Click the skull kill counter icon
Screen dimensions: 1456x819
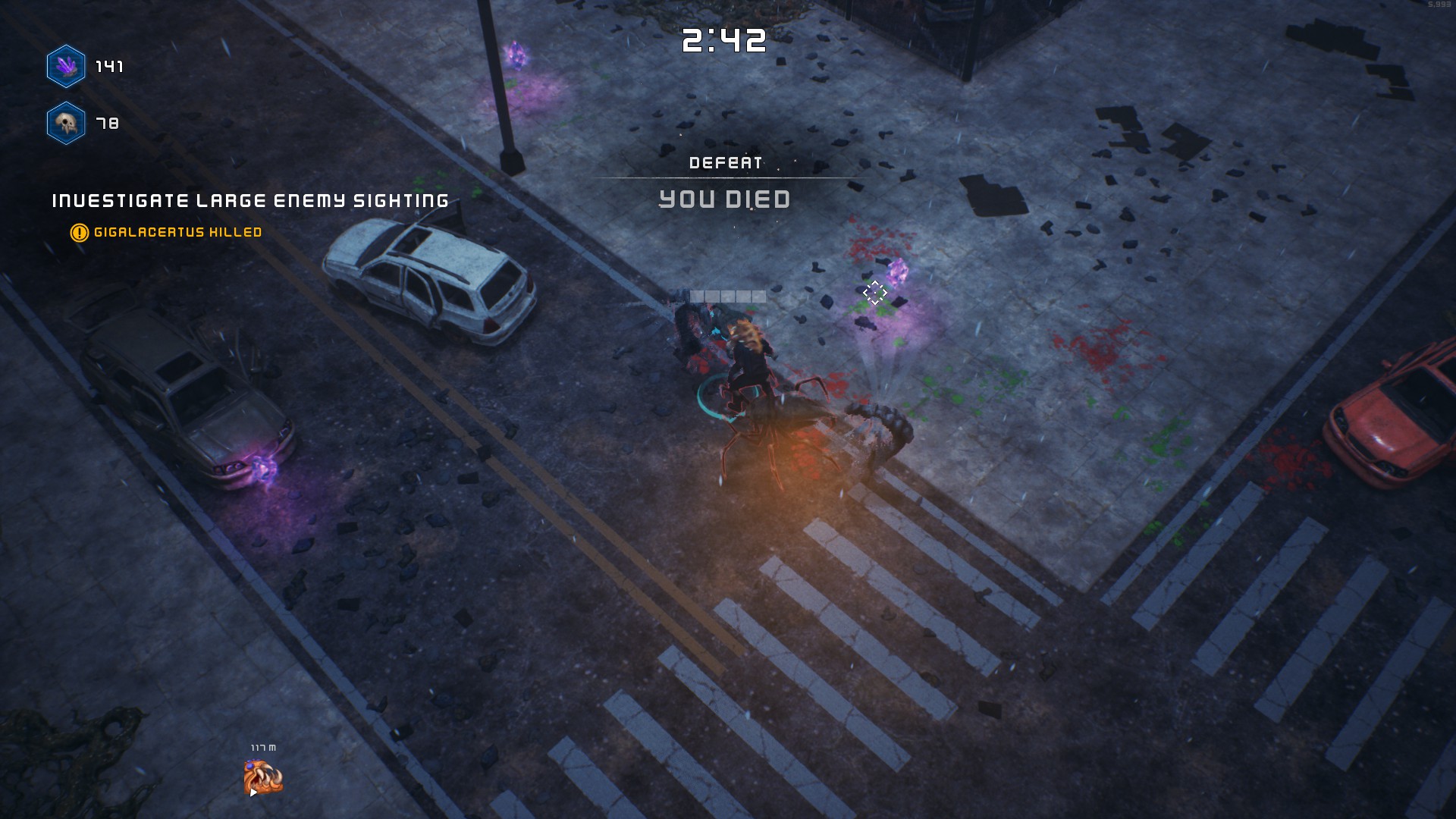(66, 123)
